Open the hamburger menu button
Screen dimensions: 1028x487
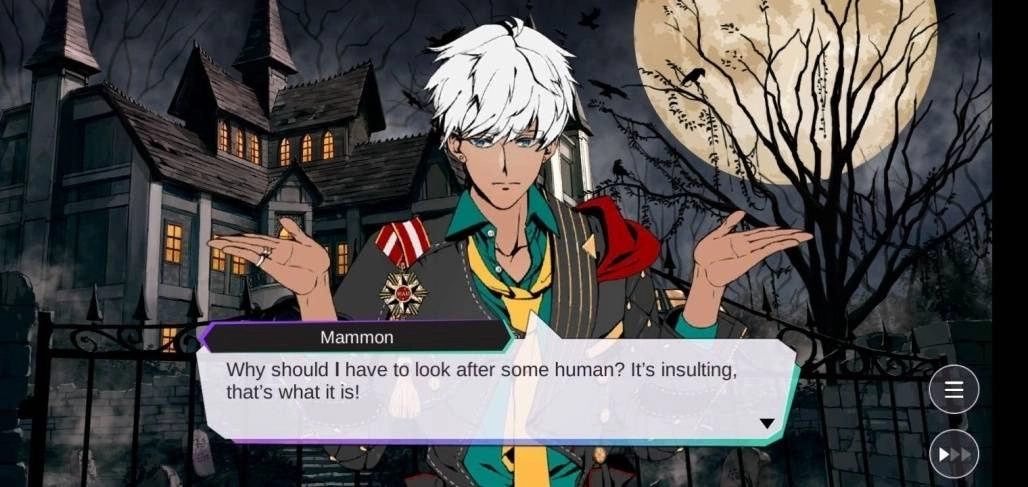point(953,390)
